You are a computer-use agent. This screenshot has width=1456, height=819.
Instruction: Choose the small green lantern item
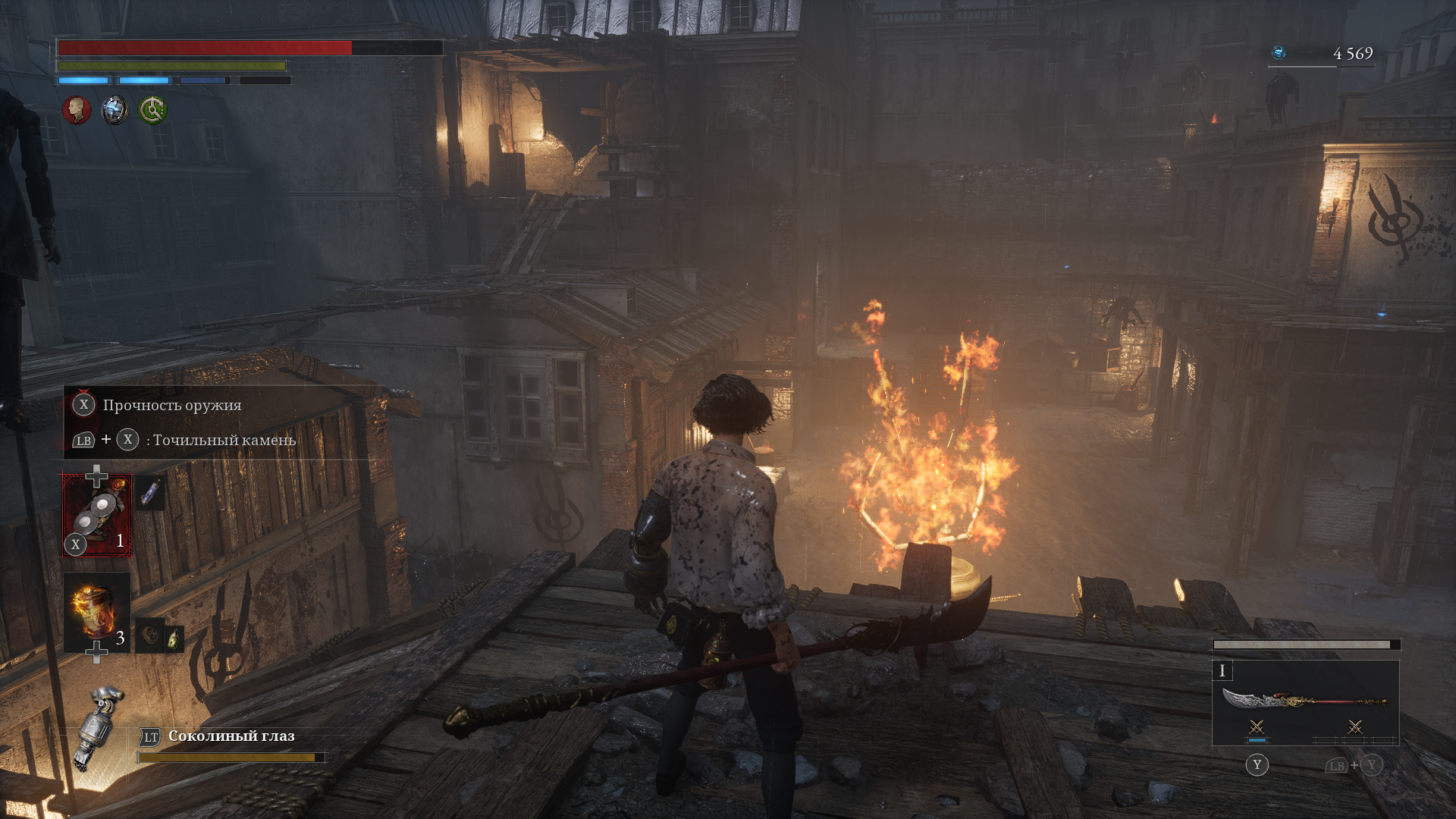point(174,639)
